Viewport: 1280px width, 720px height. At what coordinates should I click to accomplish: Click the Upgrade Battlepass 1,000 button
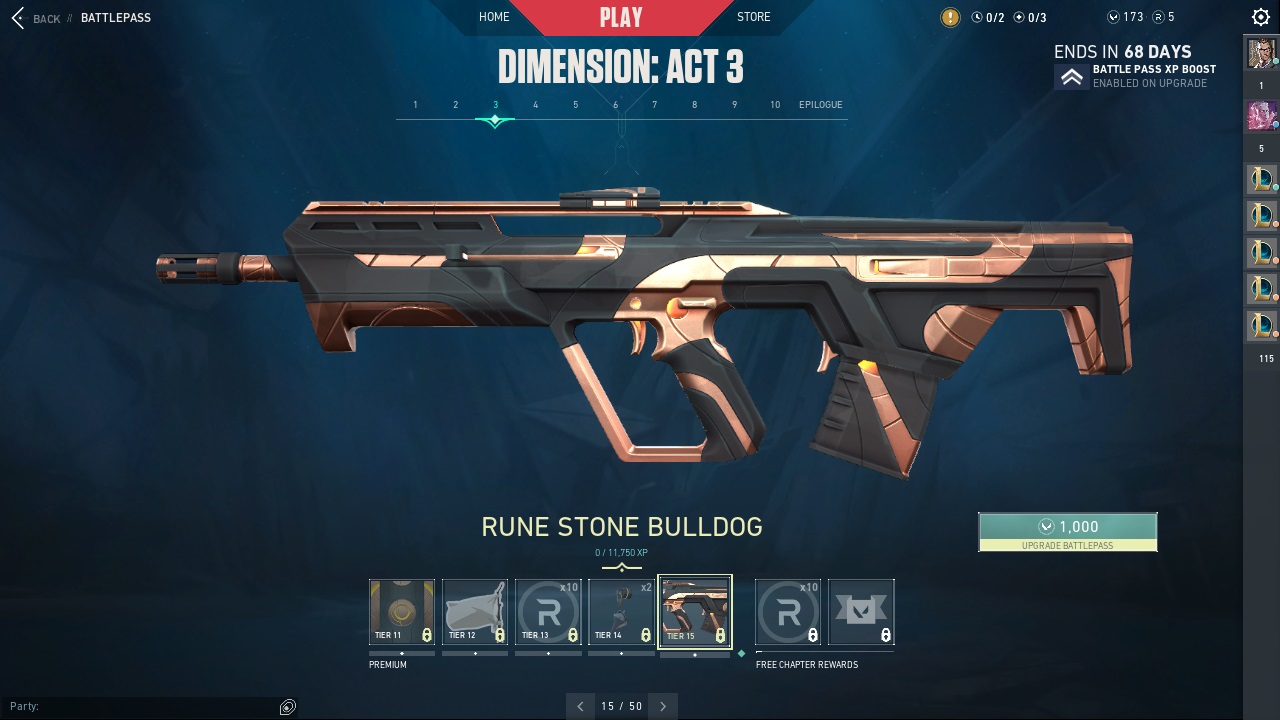coord(1067,531)
